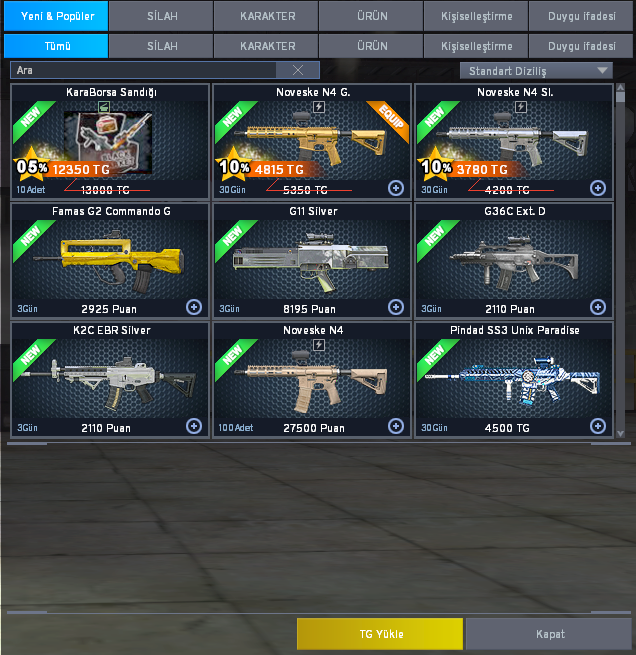The image size is (636, 655).
Task: Click the TG Yükle button
Action: click(x=380, y=634)
